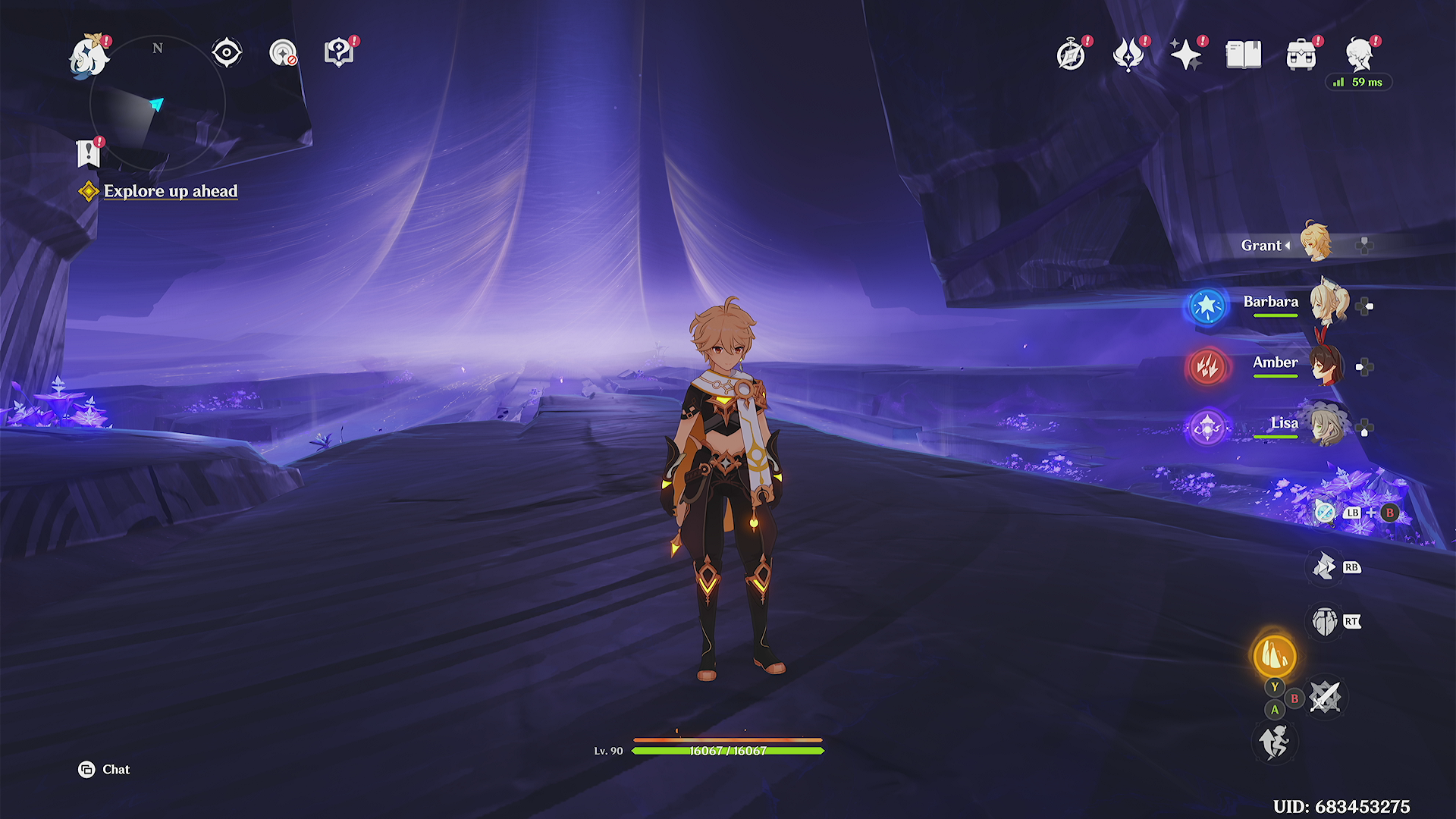The height and width of the screenshot is (819, 1456).
Task: Activate the glowing geo elemental skill
Action: point(1274,656)
